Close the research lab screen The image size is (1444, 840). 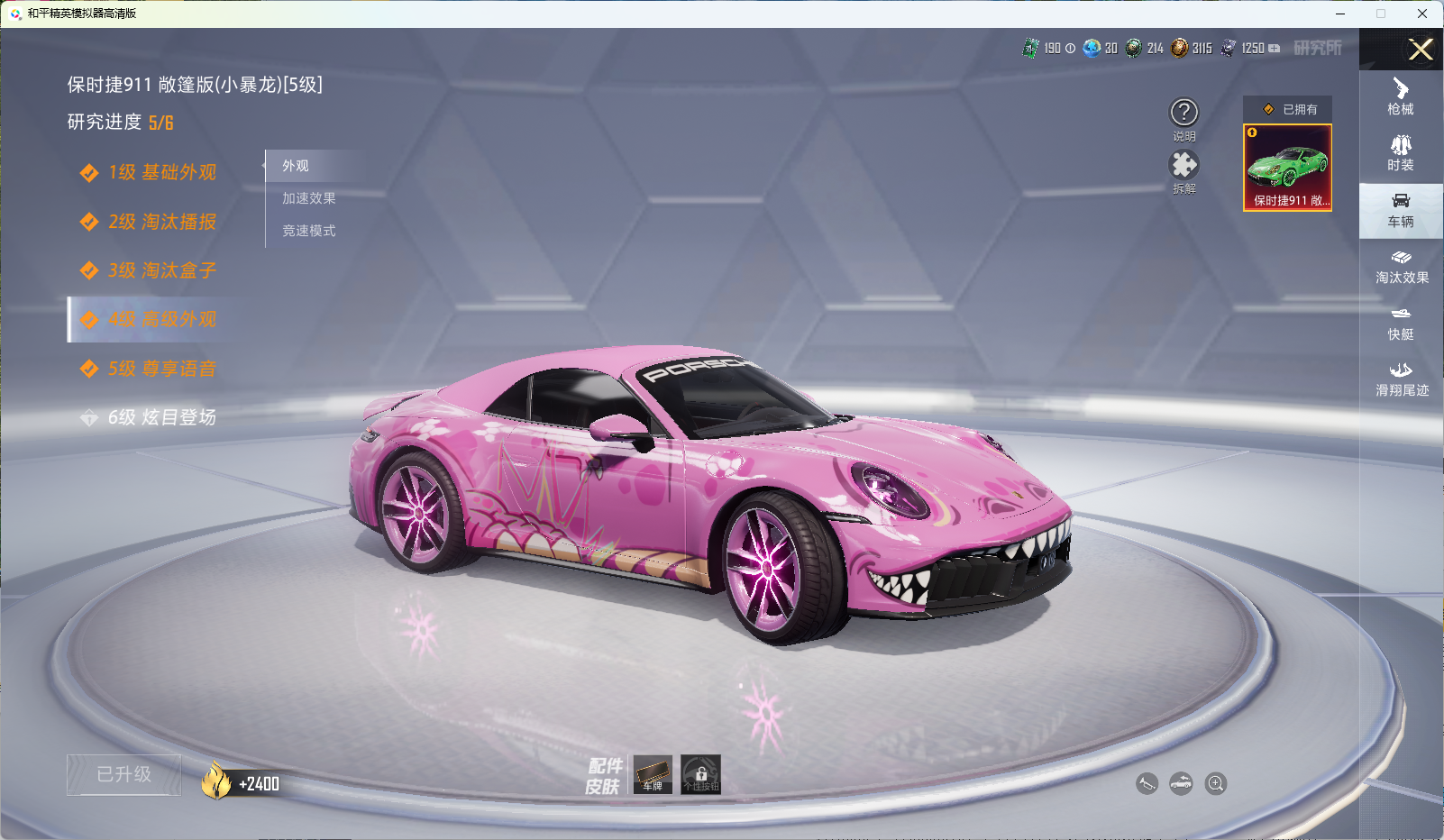(1421, 50)
